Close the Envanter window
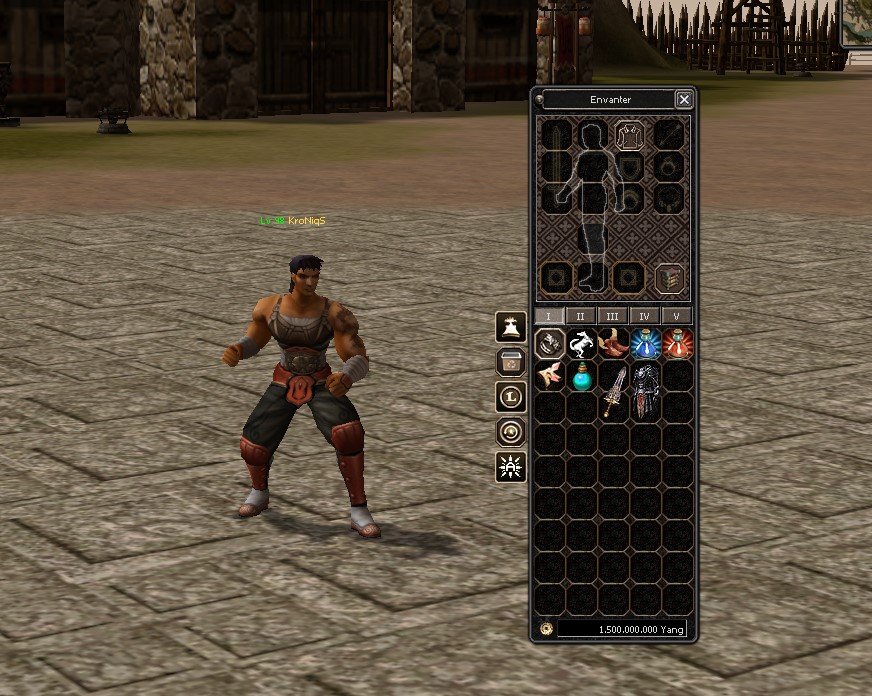The height and width of the screenshot is (696, 872). [x=684, y=99]
